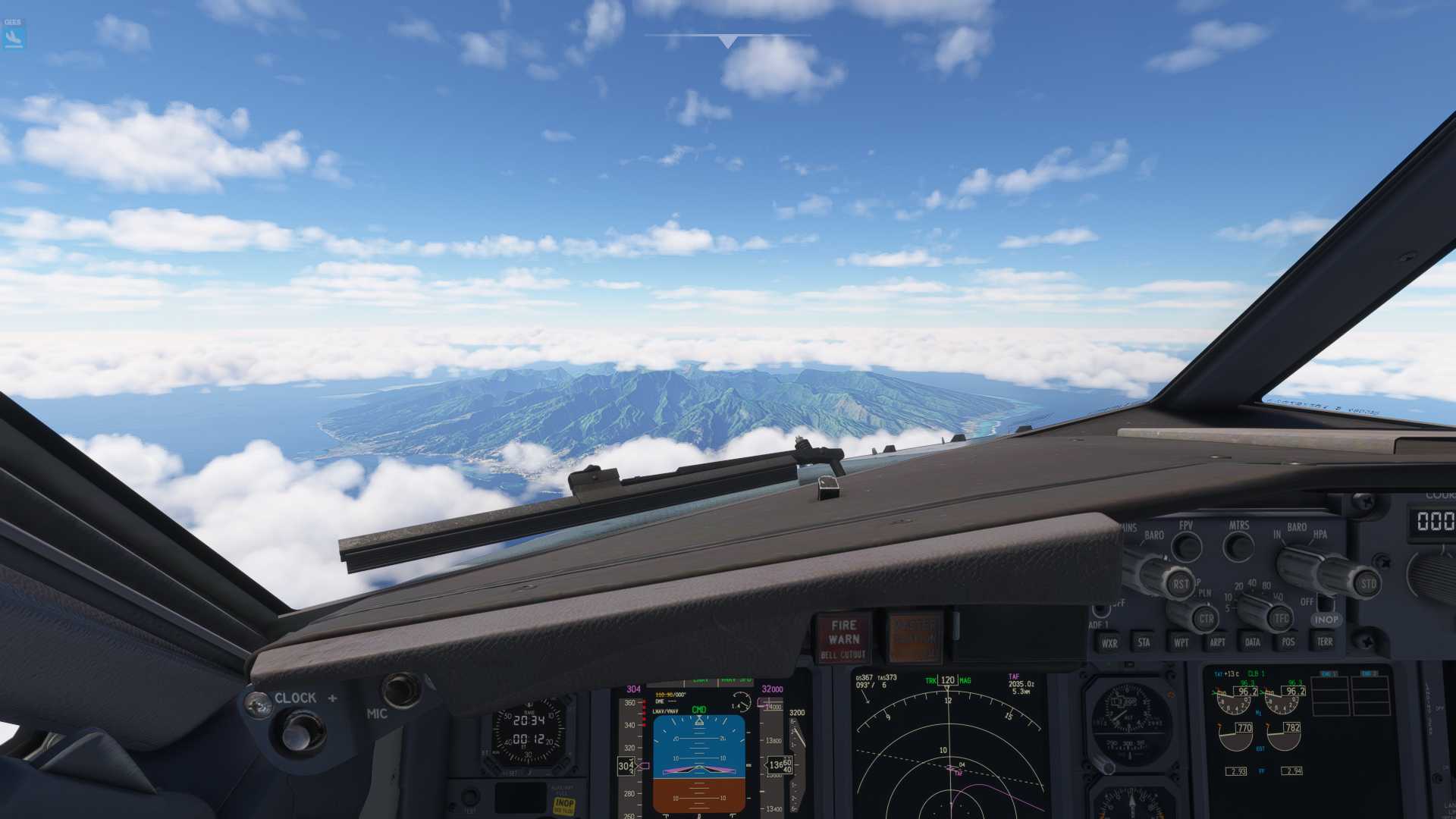Push the FPV flight path vector button
This screenshot has height=819, width=1456.
(1187, 546)
